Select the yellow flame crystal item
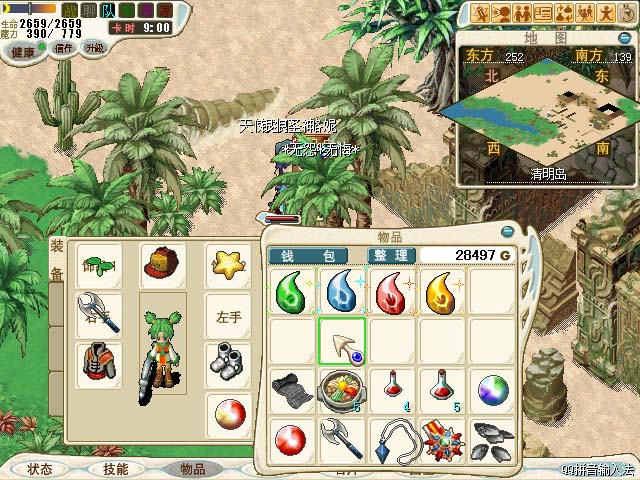 click(443, 293)
